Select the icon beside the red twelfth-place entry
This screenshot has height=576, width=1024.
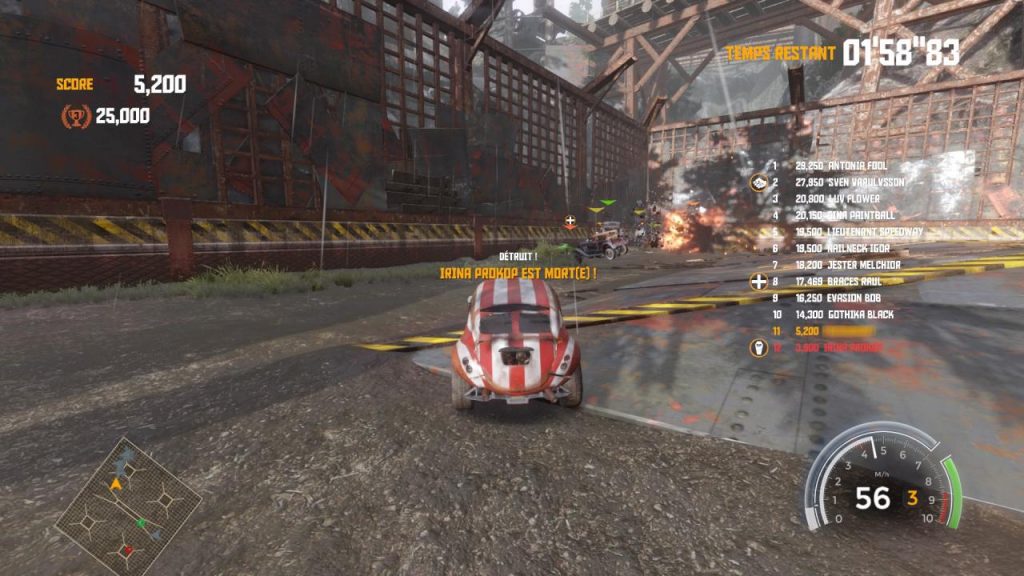[759, 348]
